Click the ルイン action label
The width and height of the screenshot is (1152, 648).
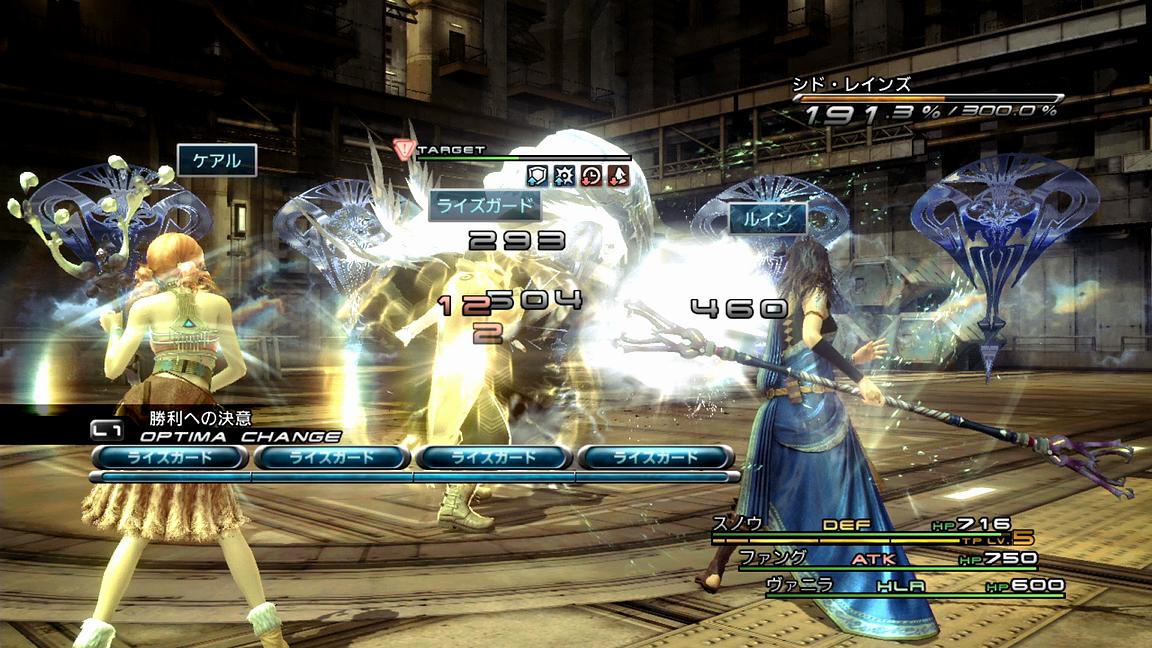[767, 219]
